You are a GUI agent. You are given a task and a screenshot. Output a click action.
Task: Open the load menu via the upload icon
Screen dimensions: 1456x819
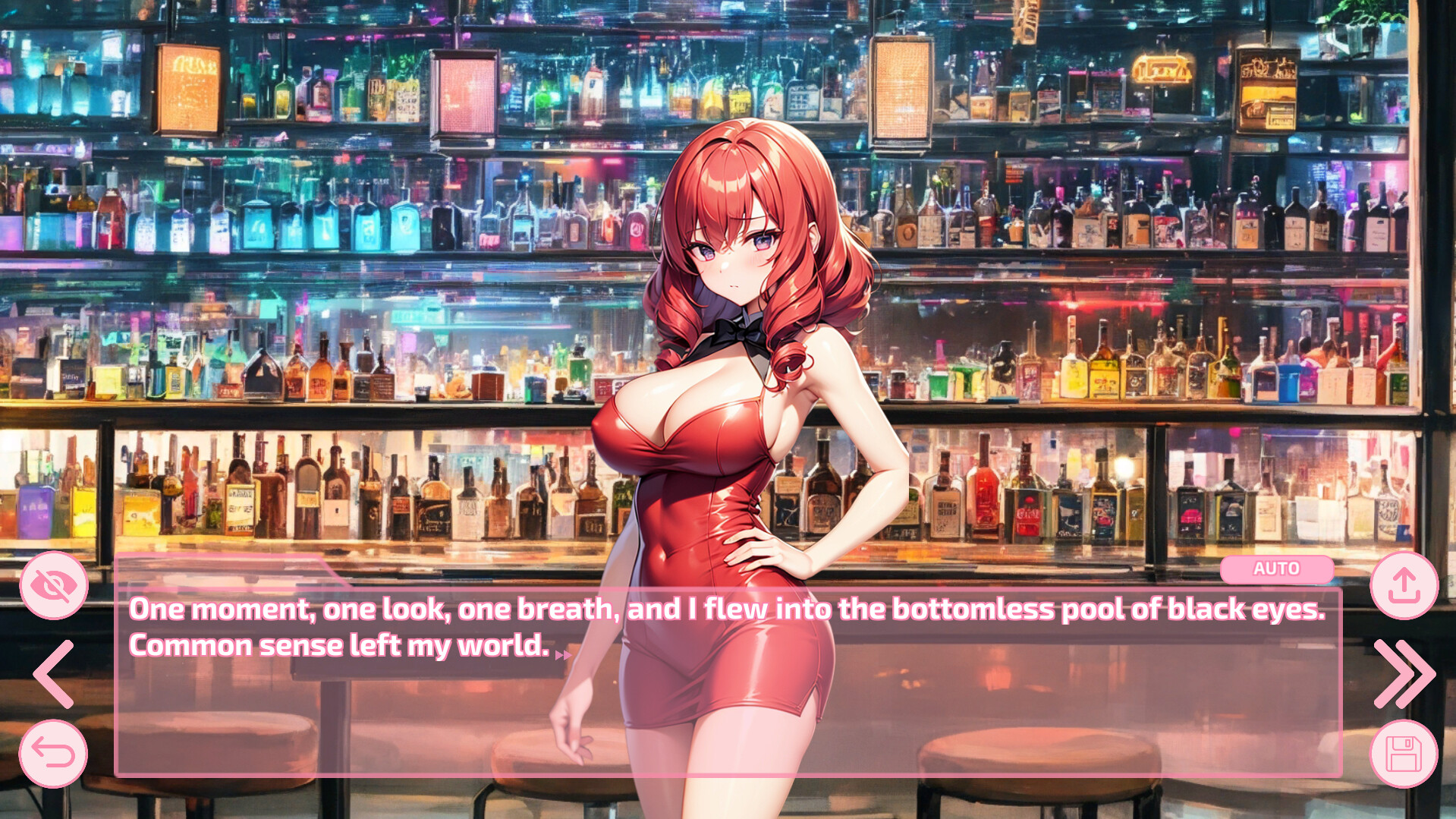1403,584
